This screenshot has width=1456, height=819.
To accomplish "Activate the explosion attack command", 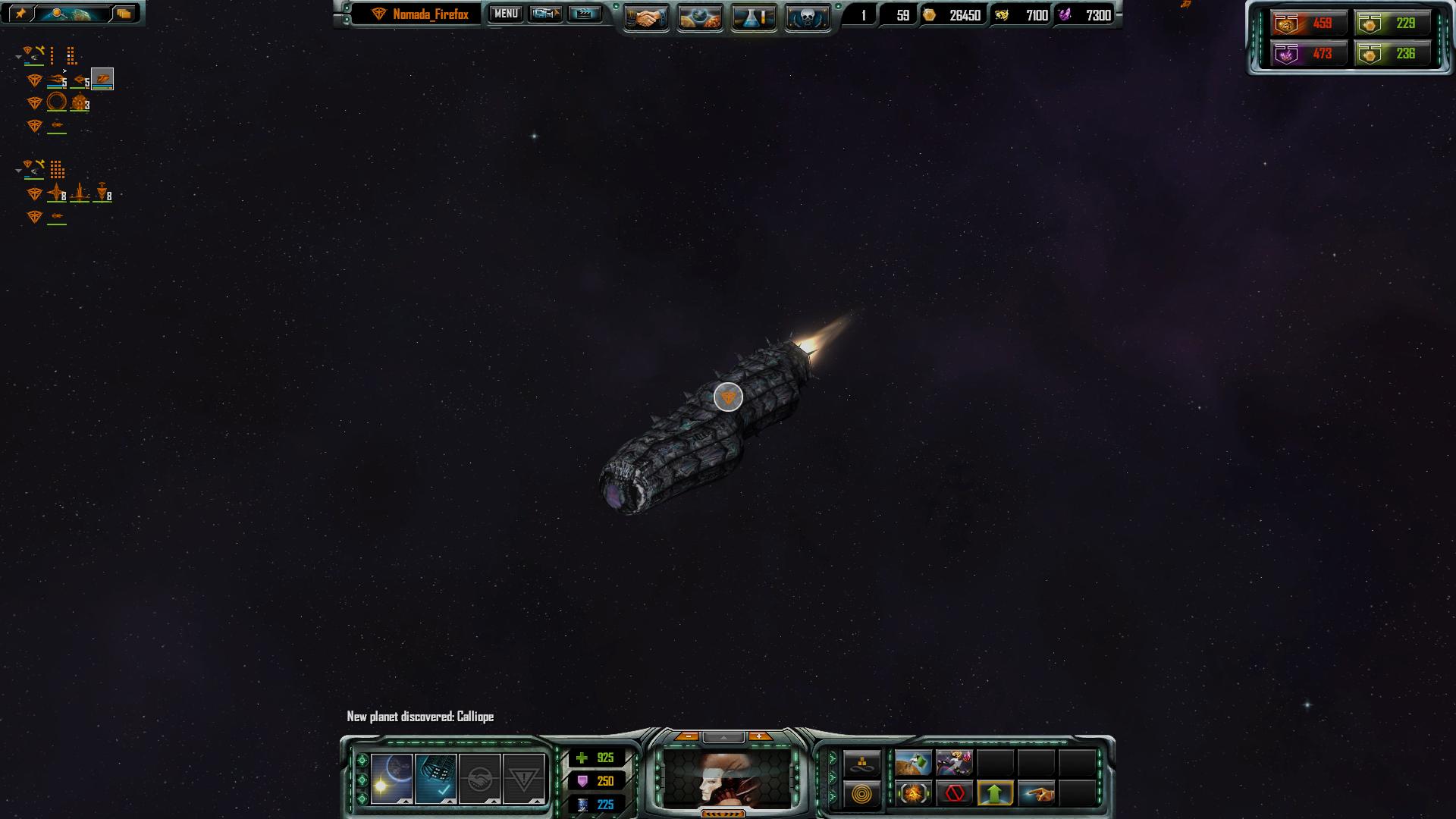I will pyautogui.click(x=913, y=794).
